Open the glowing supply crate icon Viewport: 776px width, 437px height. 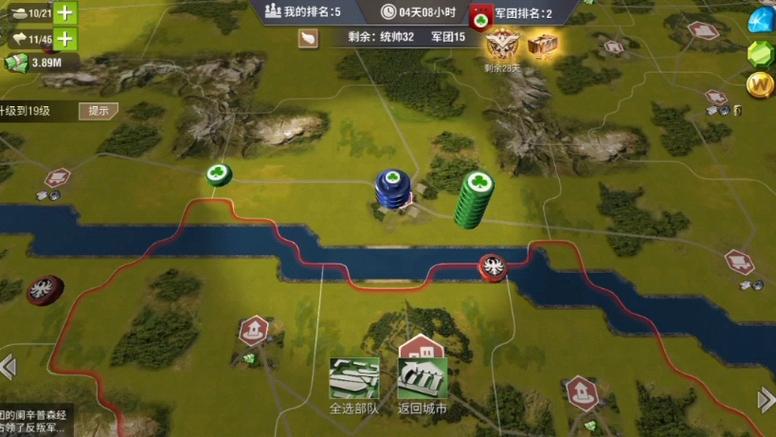[542, 45]
